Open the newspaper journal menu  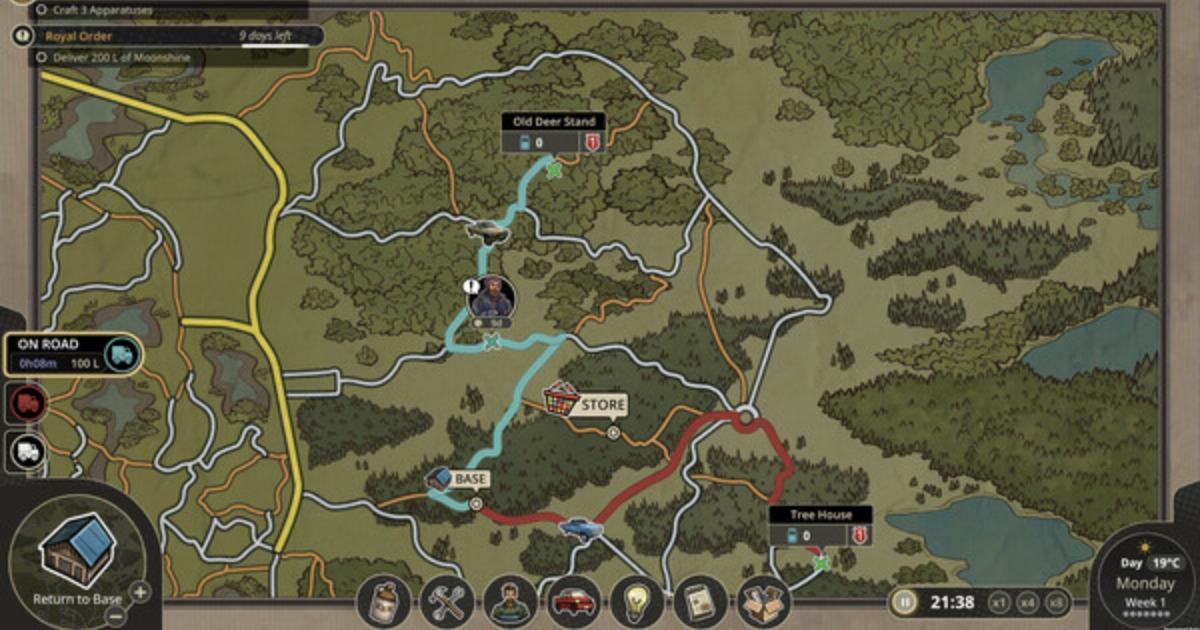pyautogui.click(x=700, y=602)
